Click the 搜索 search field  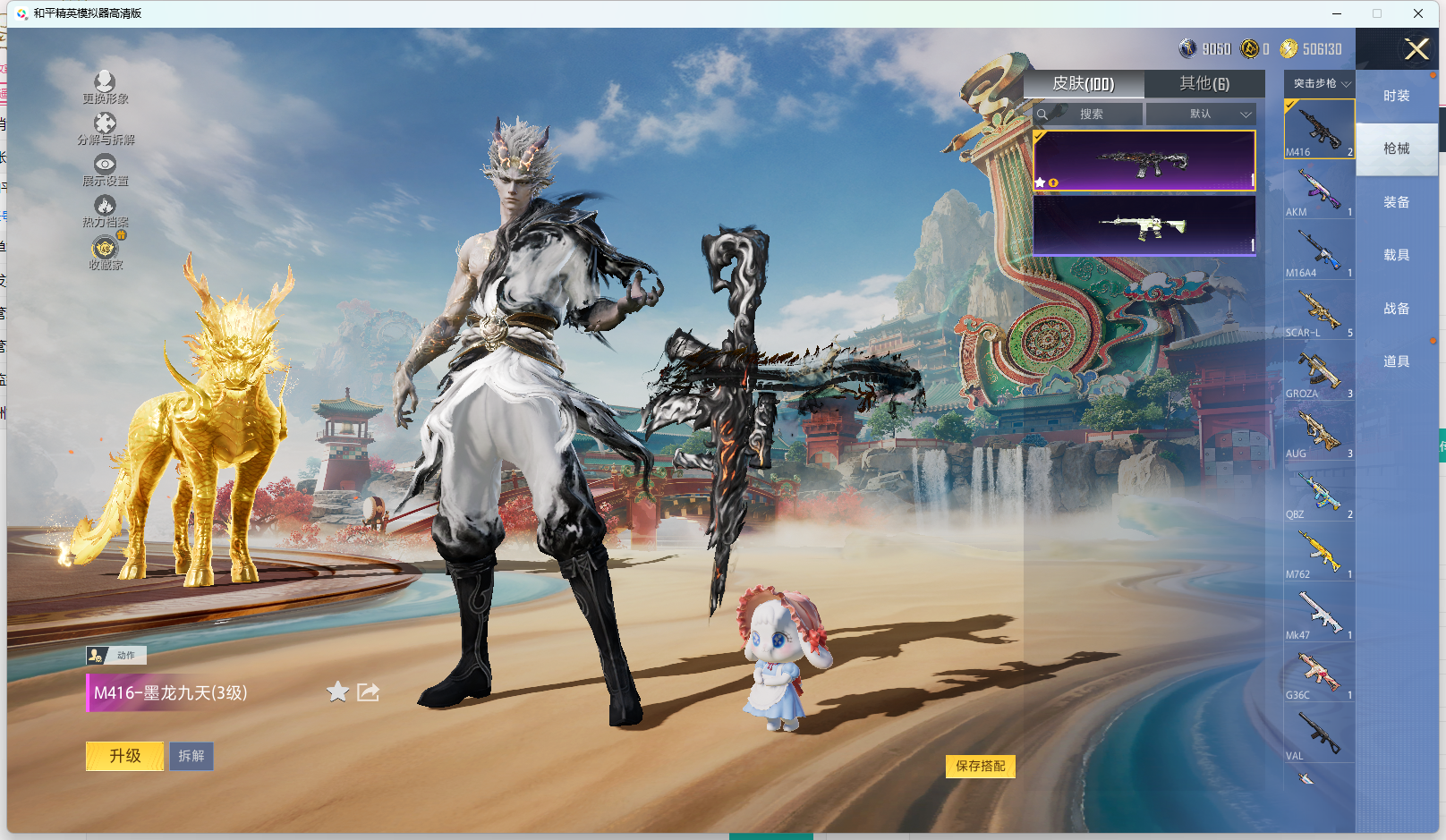pos(1090,114)
